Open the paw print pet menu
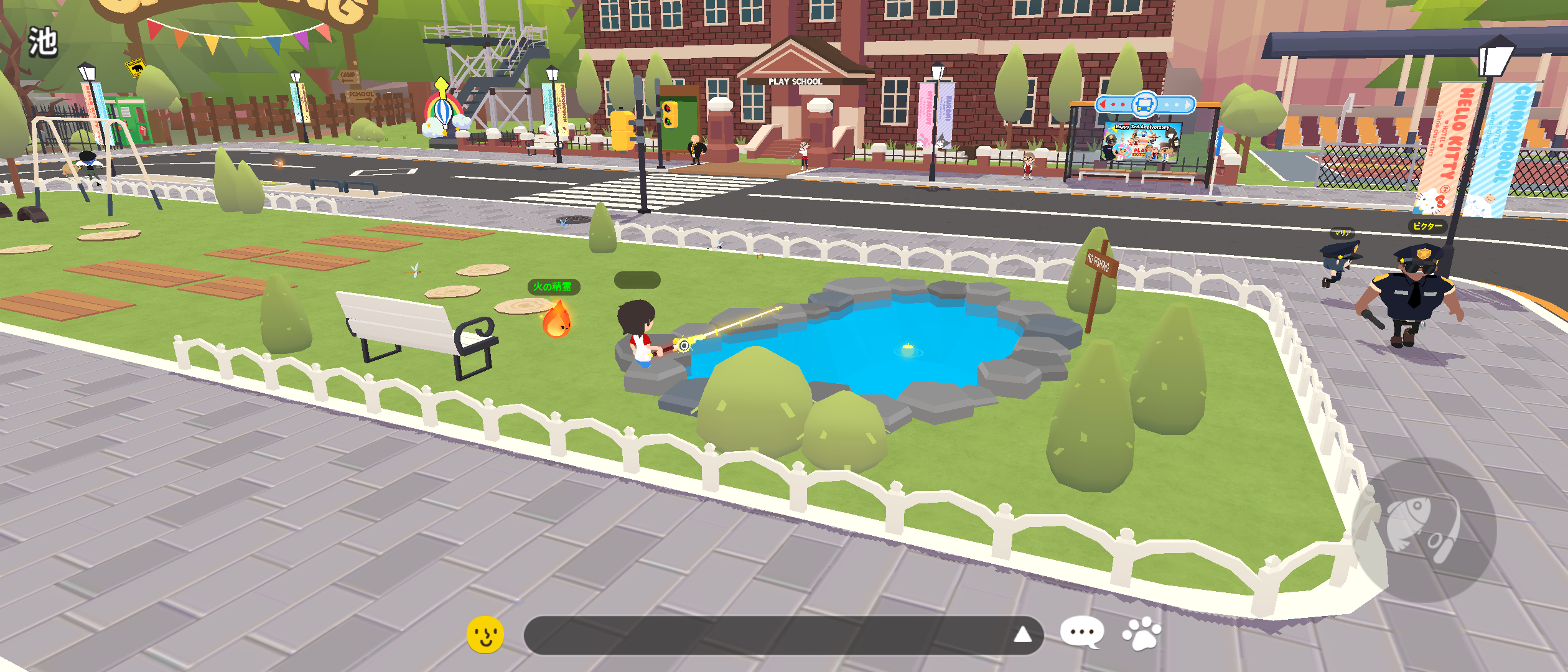 [1141, 633]
